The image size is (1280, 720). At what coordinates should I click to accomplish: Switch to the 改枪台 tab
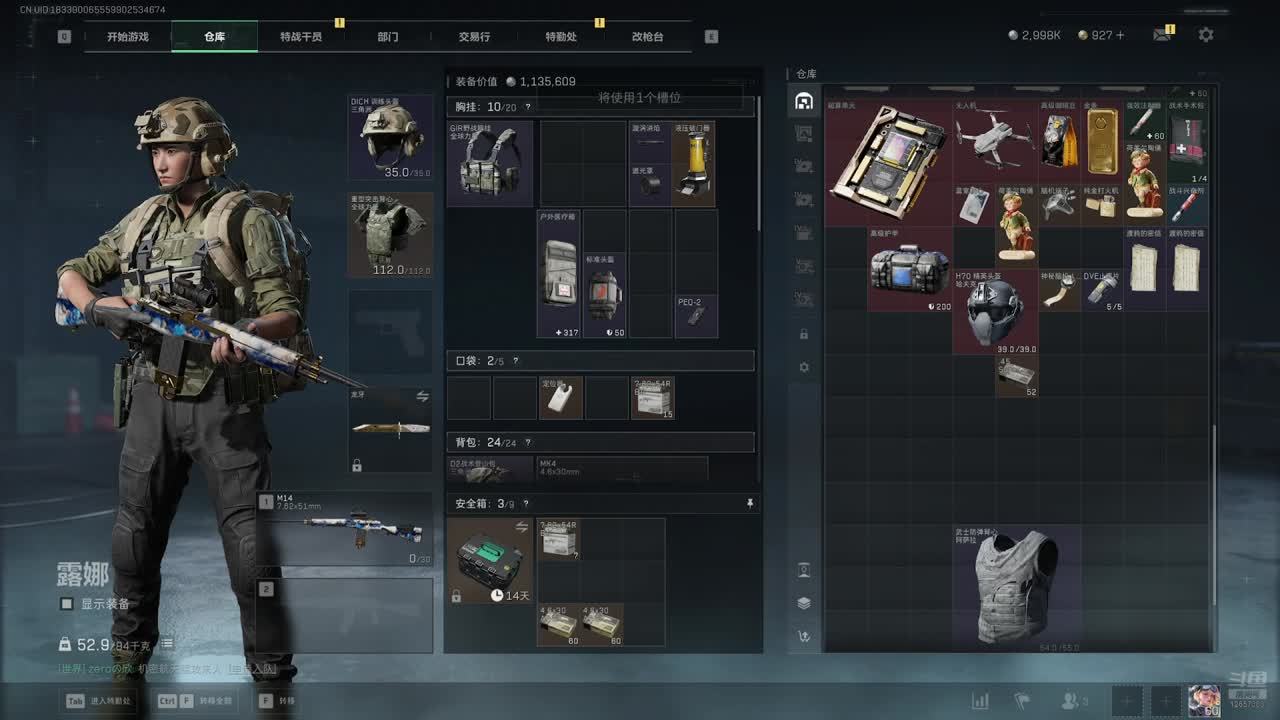coord(647,37)
